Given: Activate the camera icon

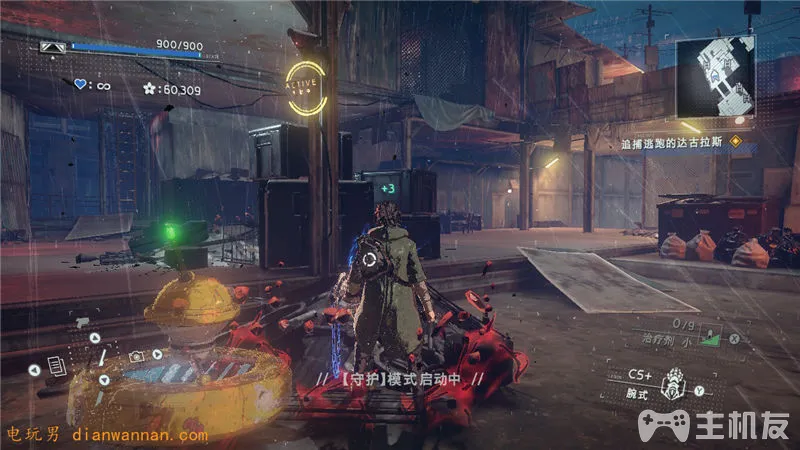Looking at the screenshot, I should coord(135,356).
